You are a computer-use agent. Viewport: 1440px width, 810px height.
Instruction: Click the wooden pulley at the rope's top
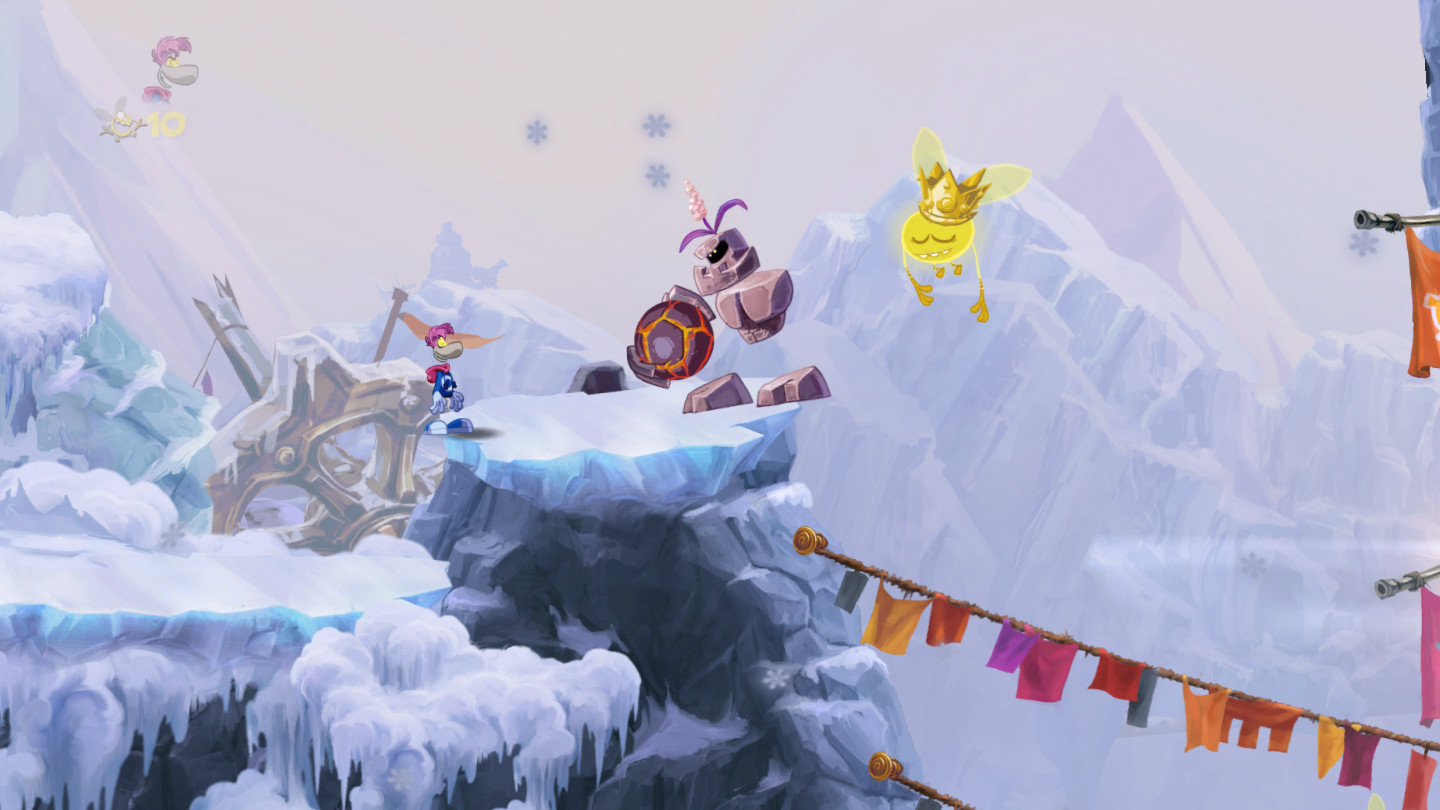806,538
